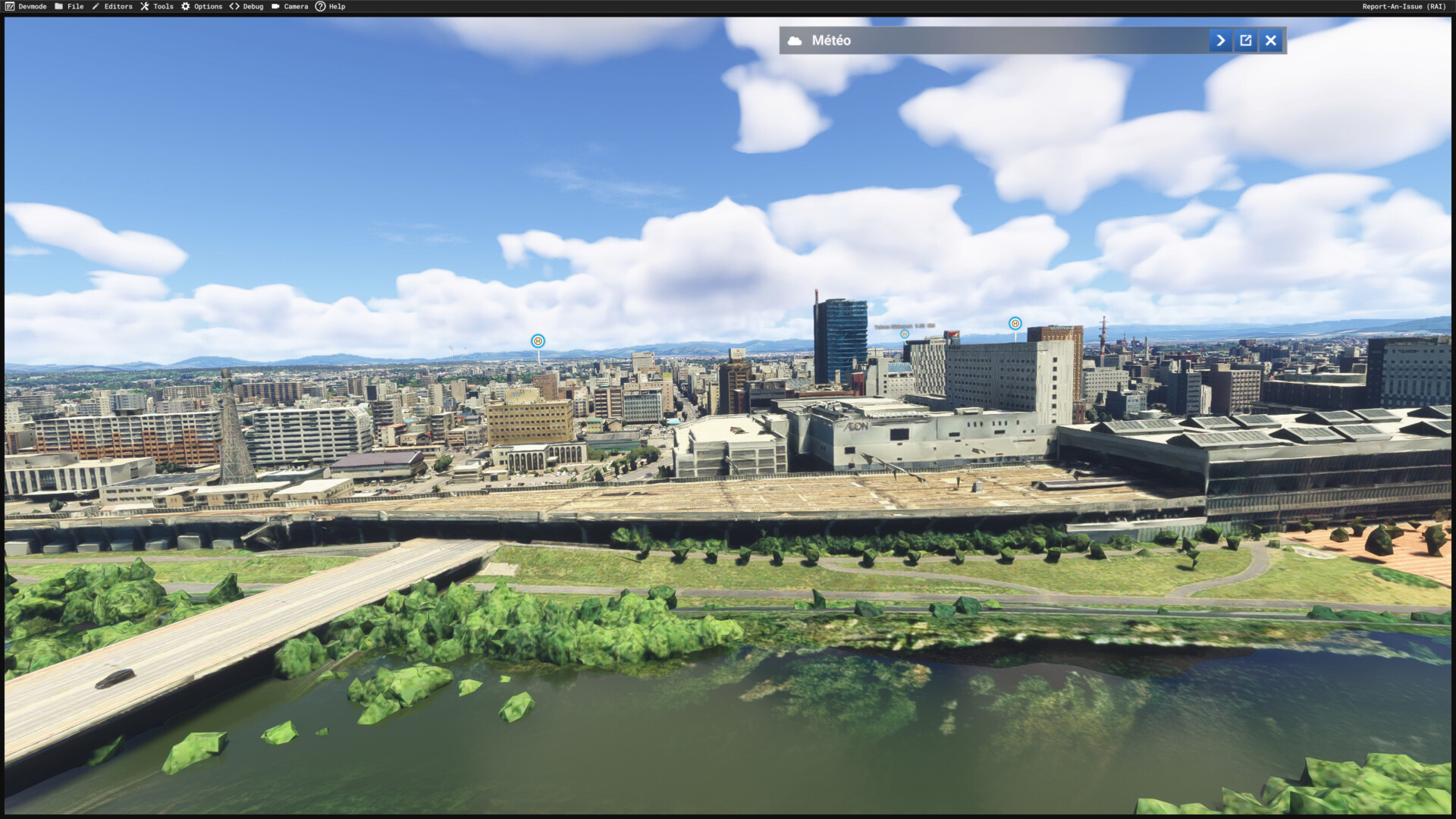Expand the Météo panel with the arrow
The height and width of the screenshot is (819, 1456).
(1220, 41)
